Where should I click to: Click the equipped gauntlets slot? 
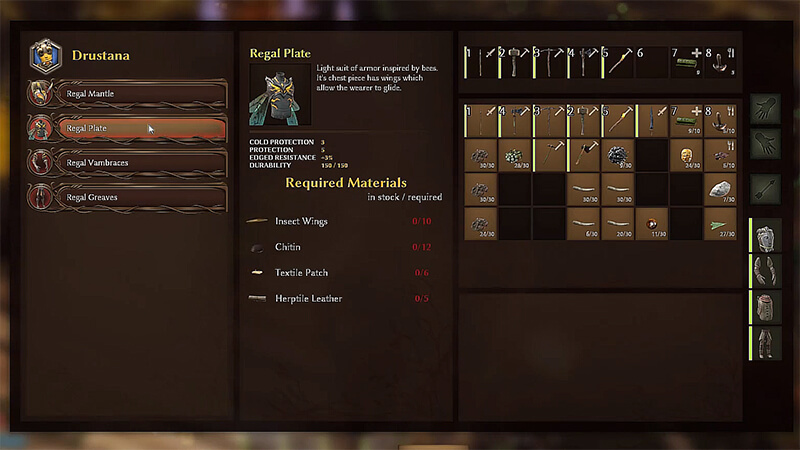tap(765, 272)
